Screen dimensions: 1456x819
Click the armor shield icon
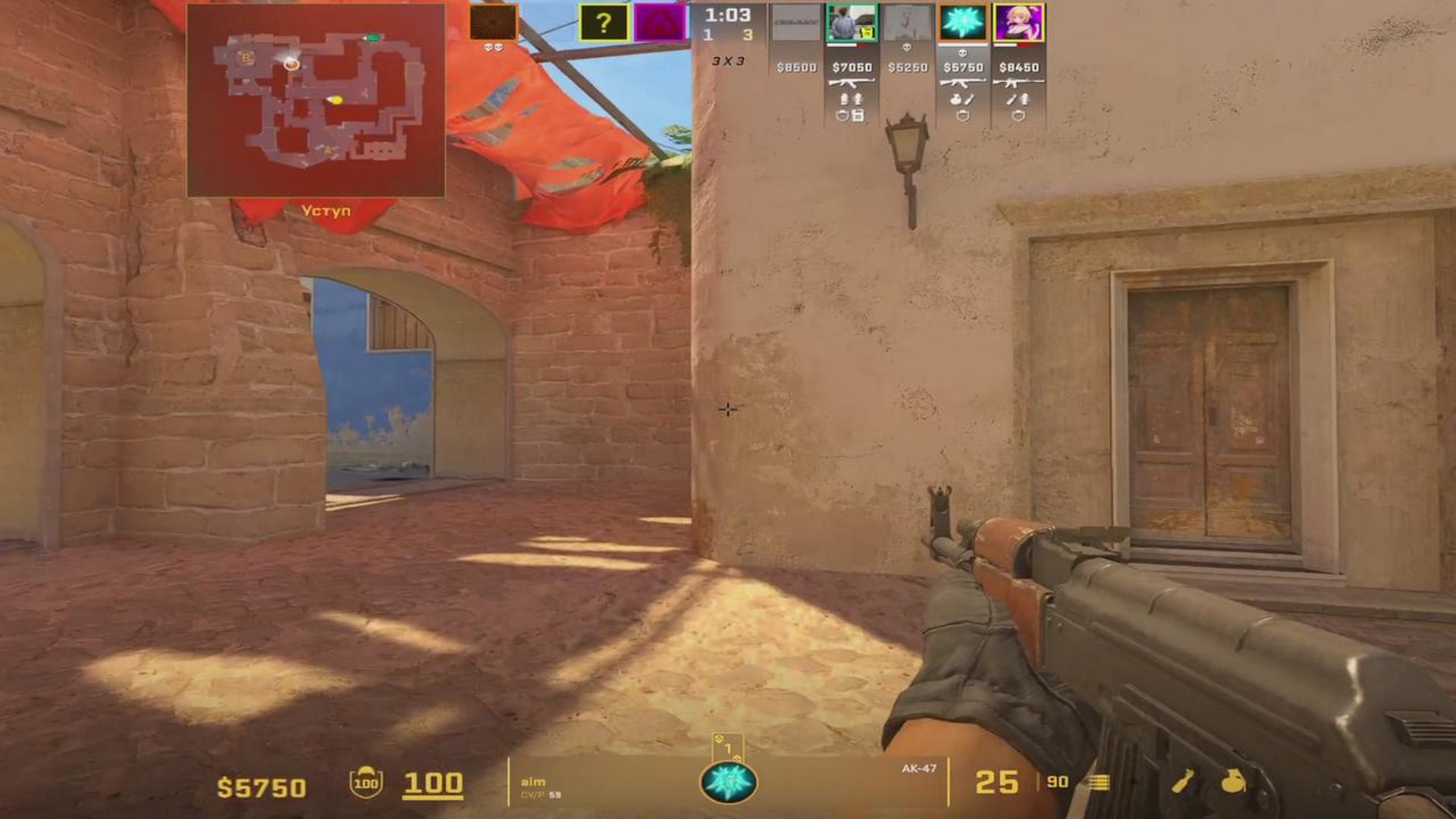coord(366,782)
